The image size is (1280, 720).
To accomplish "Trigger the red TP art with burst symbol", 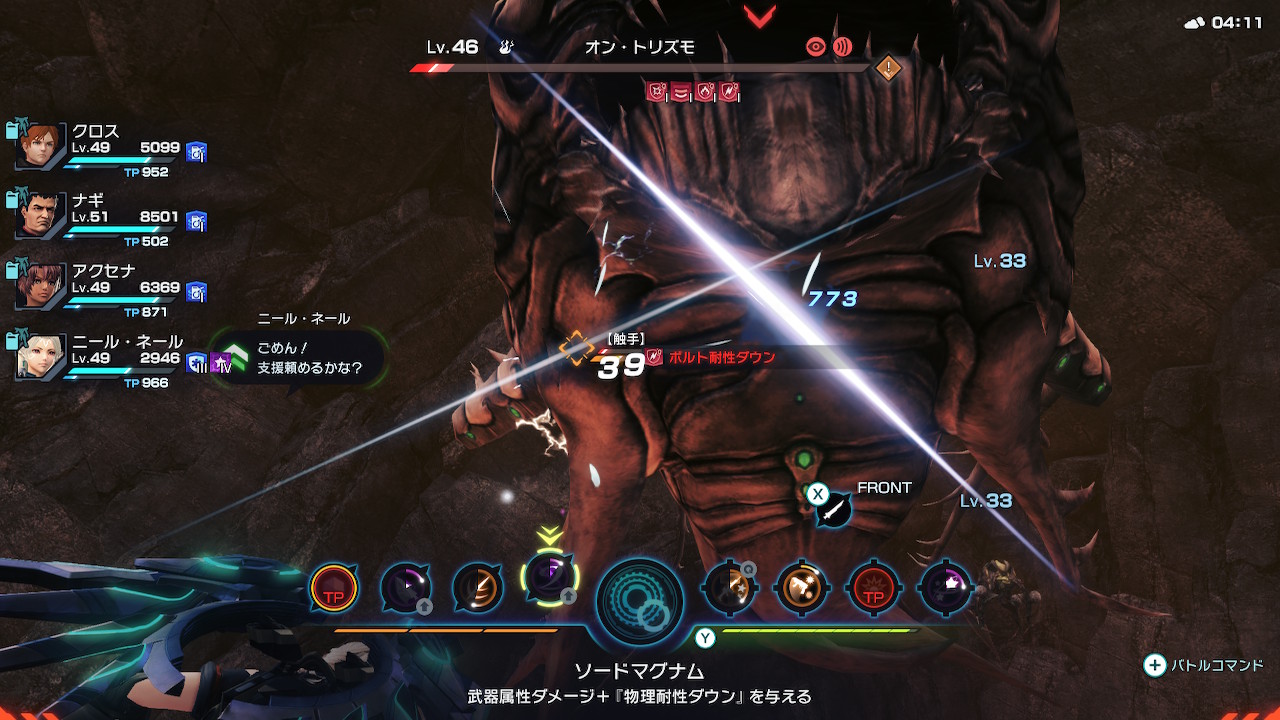I will tap(873, 587).
